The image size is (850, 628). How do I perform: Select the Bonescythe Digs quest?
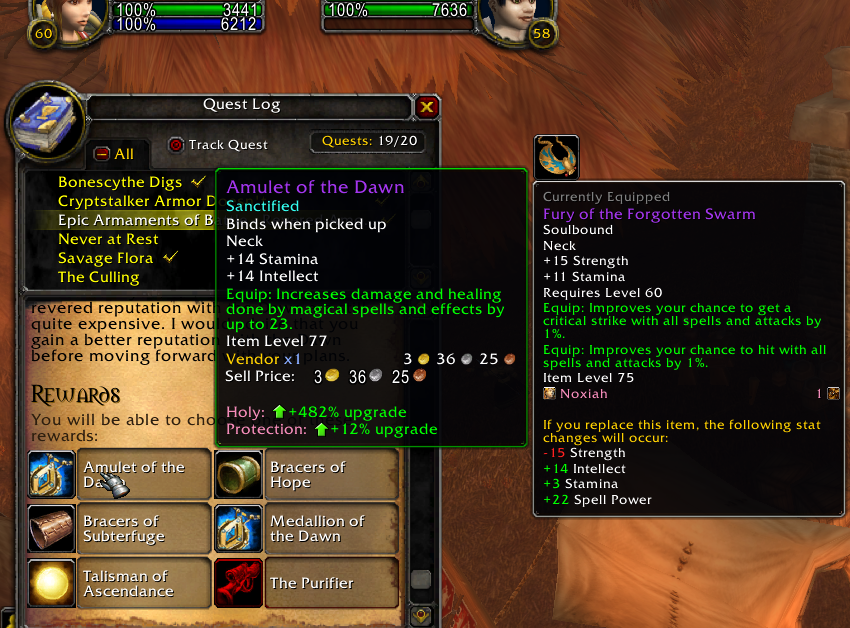[120, 182]
